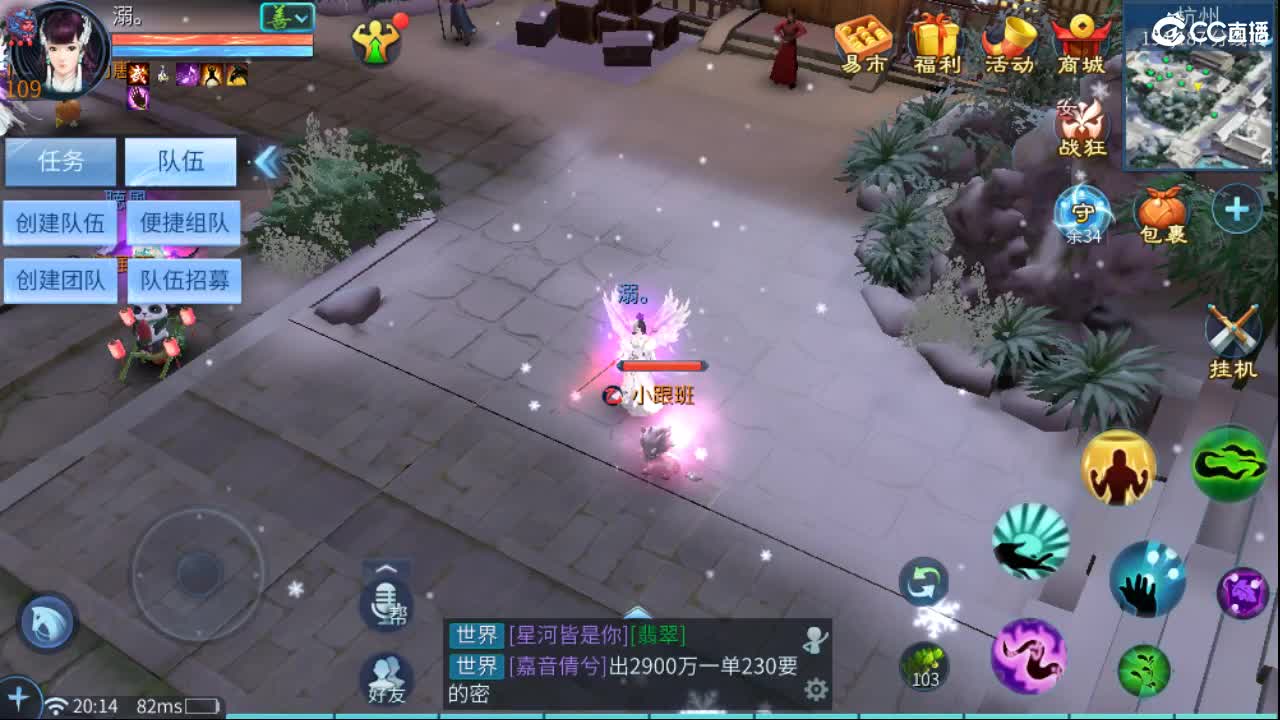Screen dimensions: 1280x720
Task: Switch to the 任务 quest tab
Action: click(61, 162)
